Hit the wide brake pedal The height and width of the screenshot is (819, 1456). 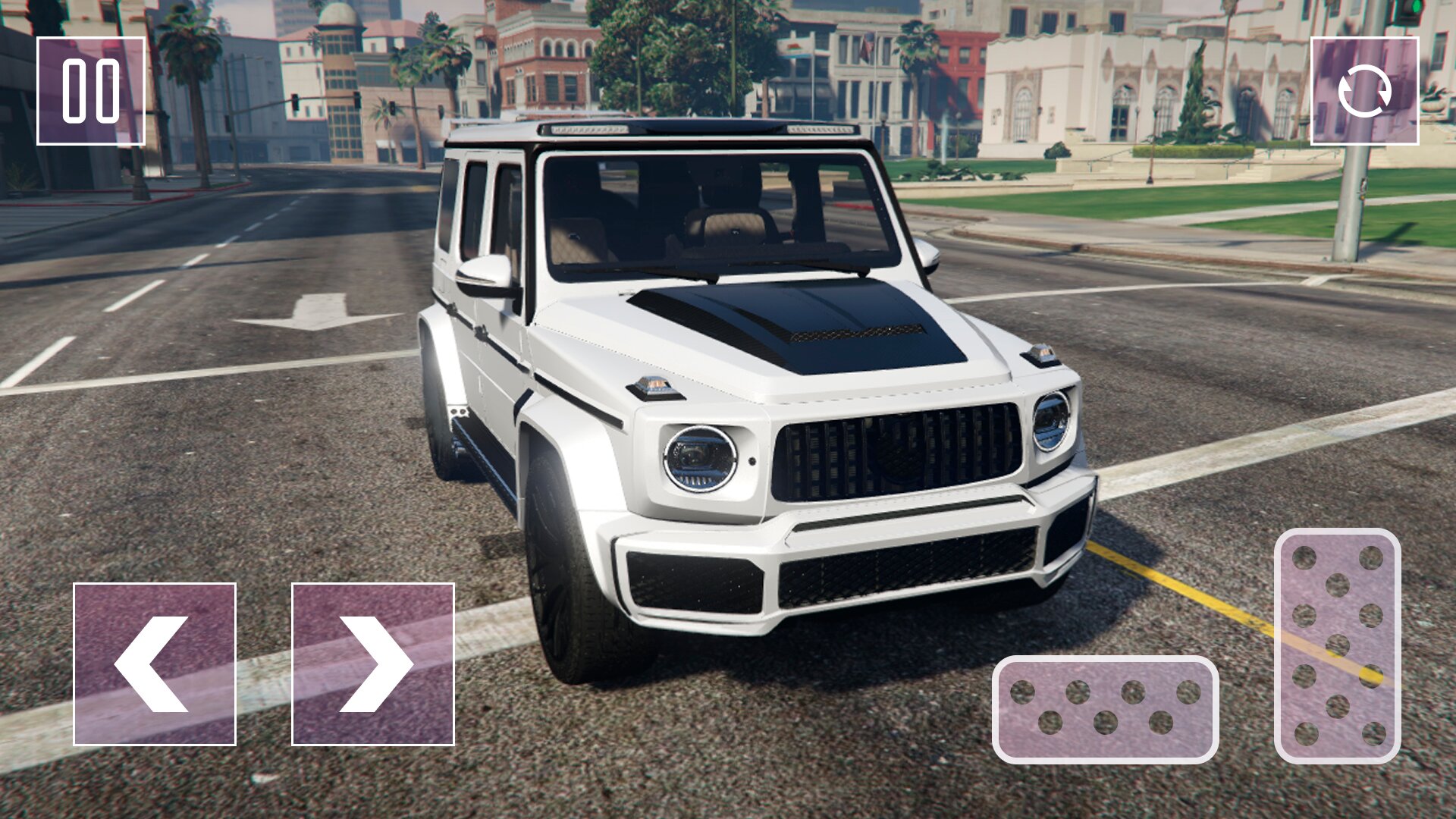coord(1106,710)
